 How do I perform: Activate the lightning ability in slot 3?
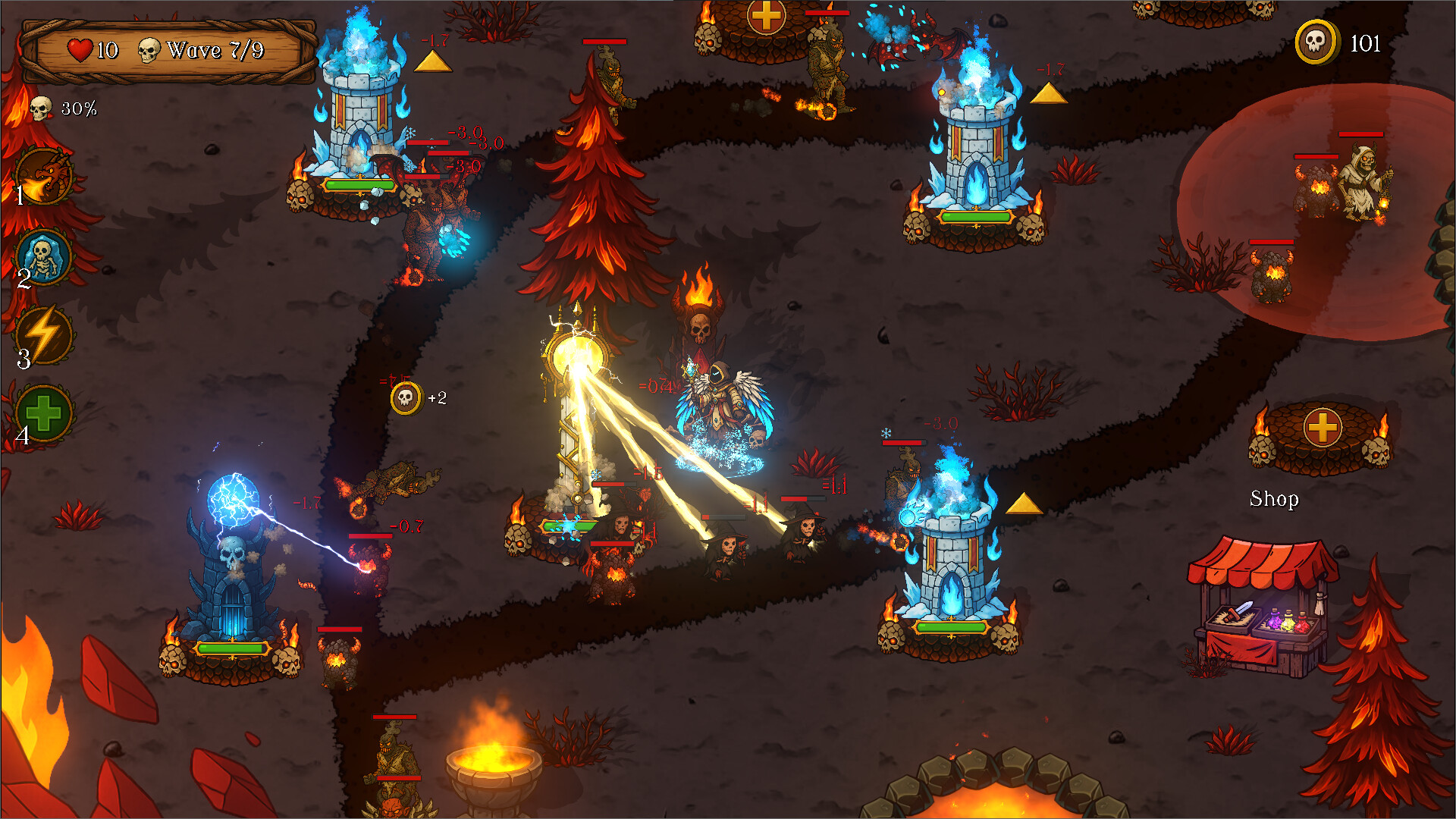[x=42, y=336]
